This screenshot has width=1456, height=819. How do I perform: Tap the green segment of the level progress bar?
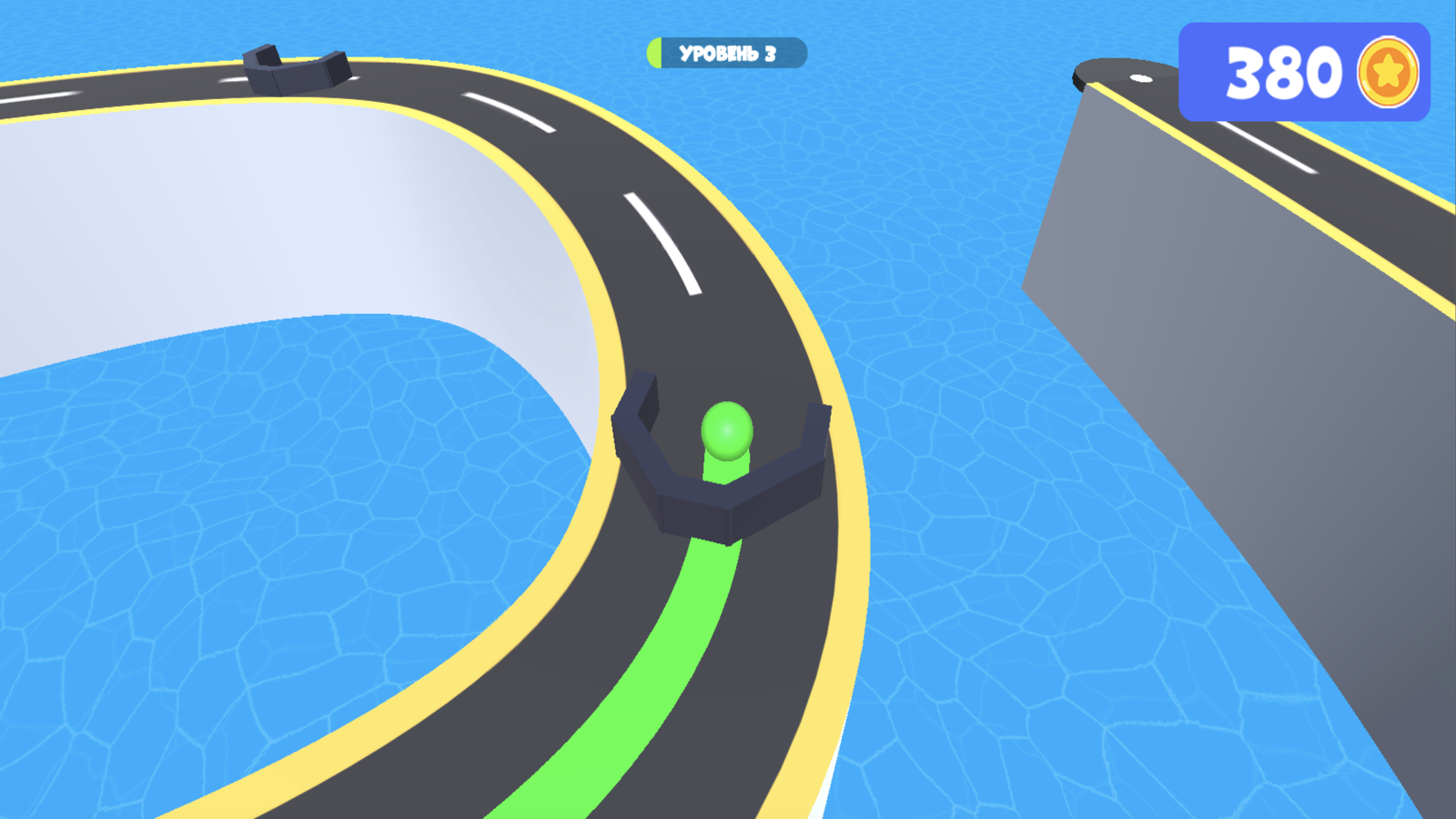[x=653, y=52]
